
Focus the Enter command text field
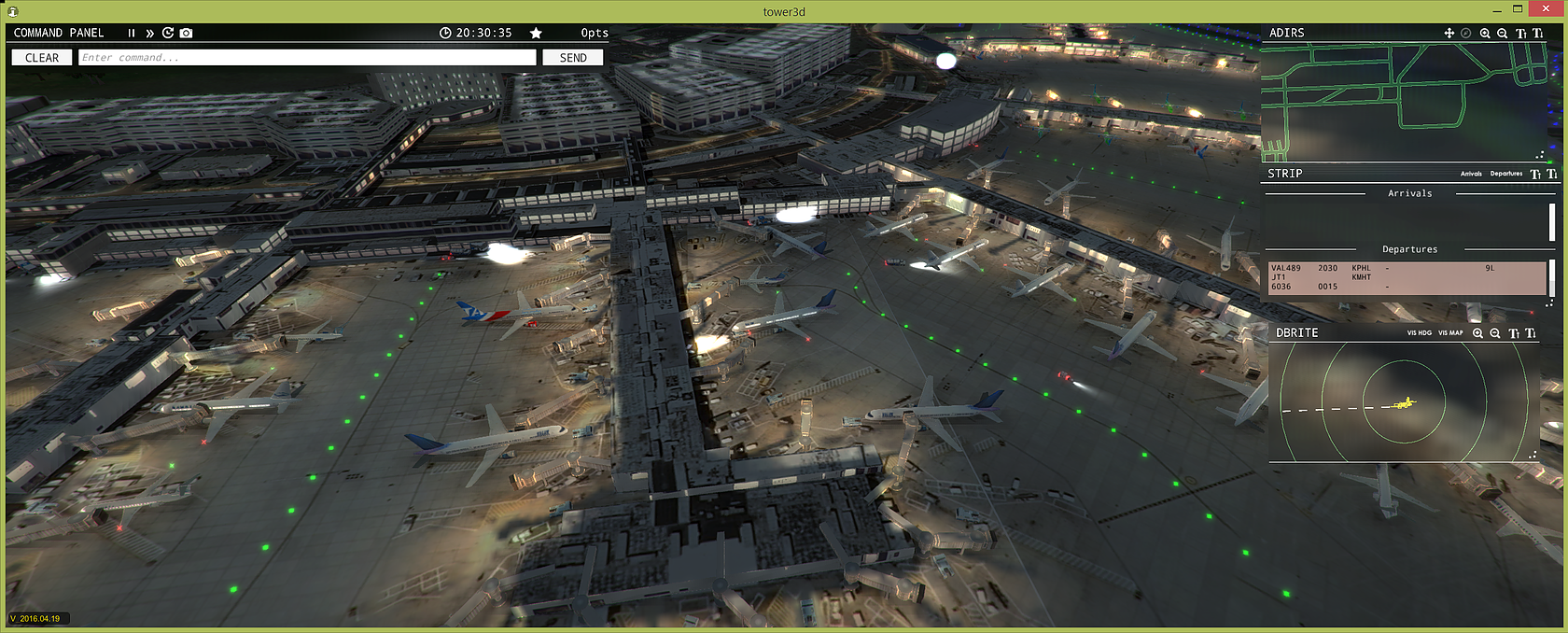pyautogui.click(x=308, y=58)
